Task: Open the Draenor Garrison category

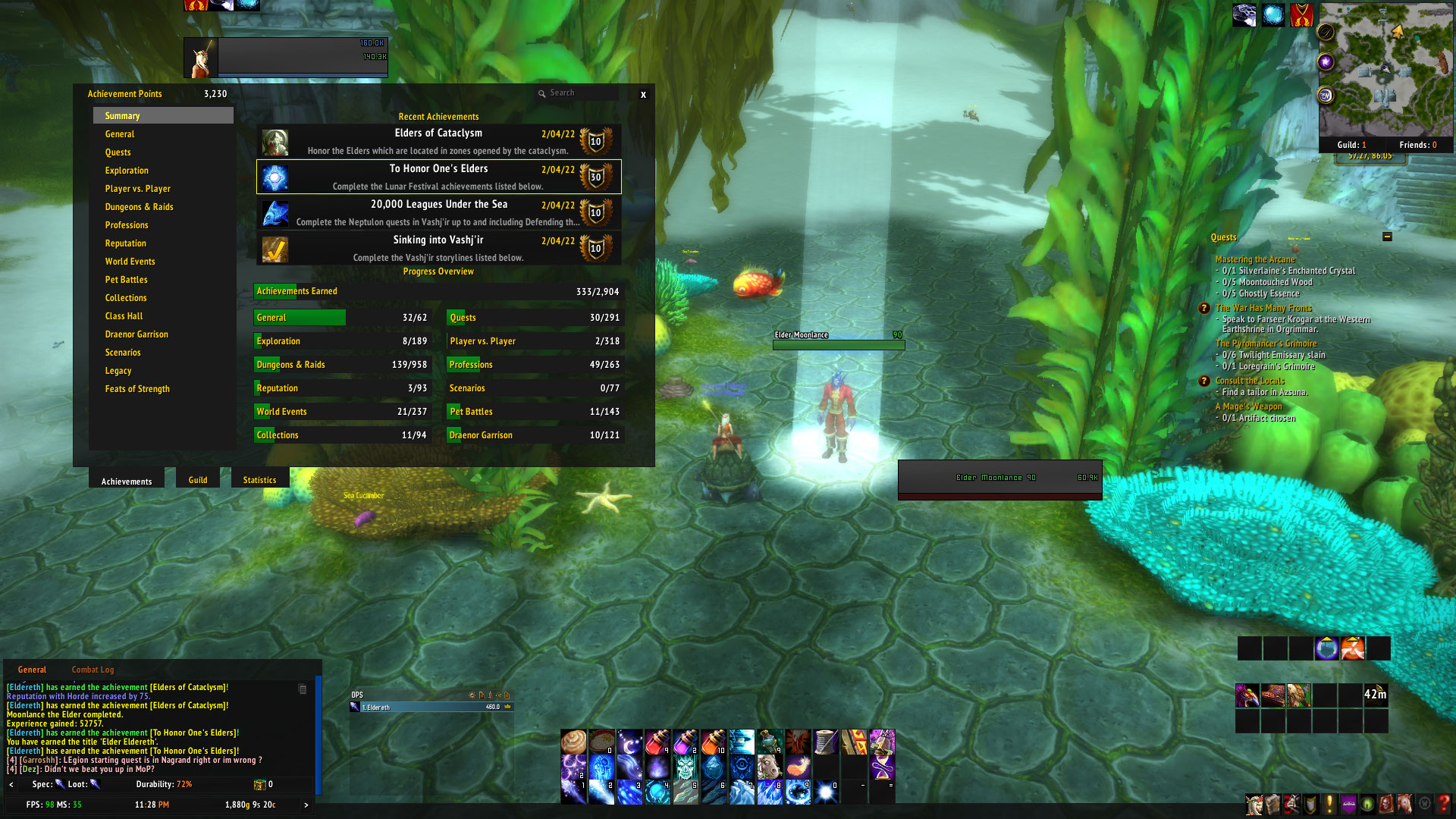Action: 136,334
